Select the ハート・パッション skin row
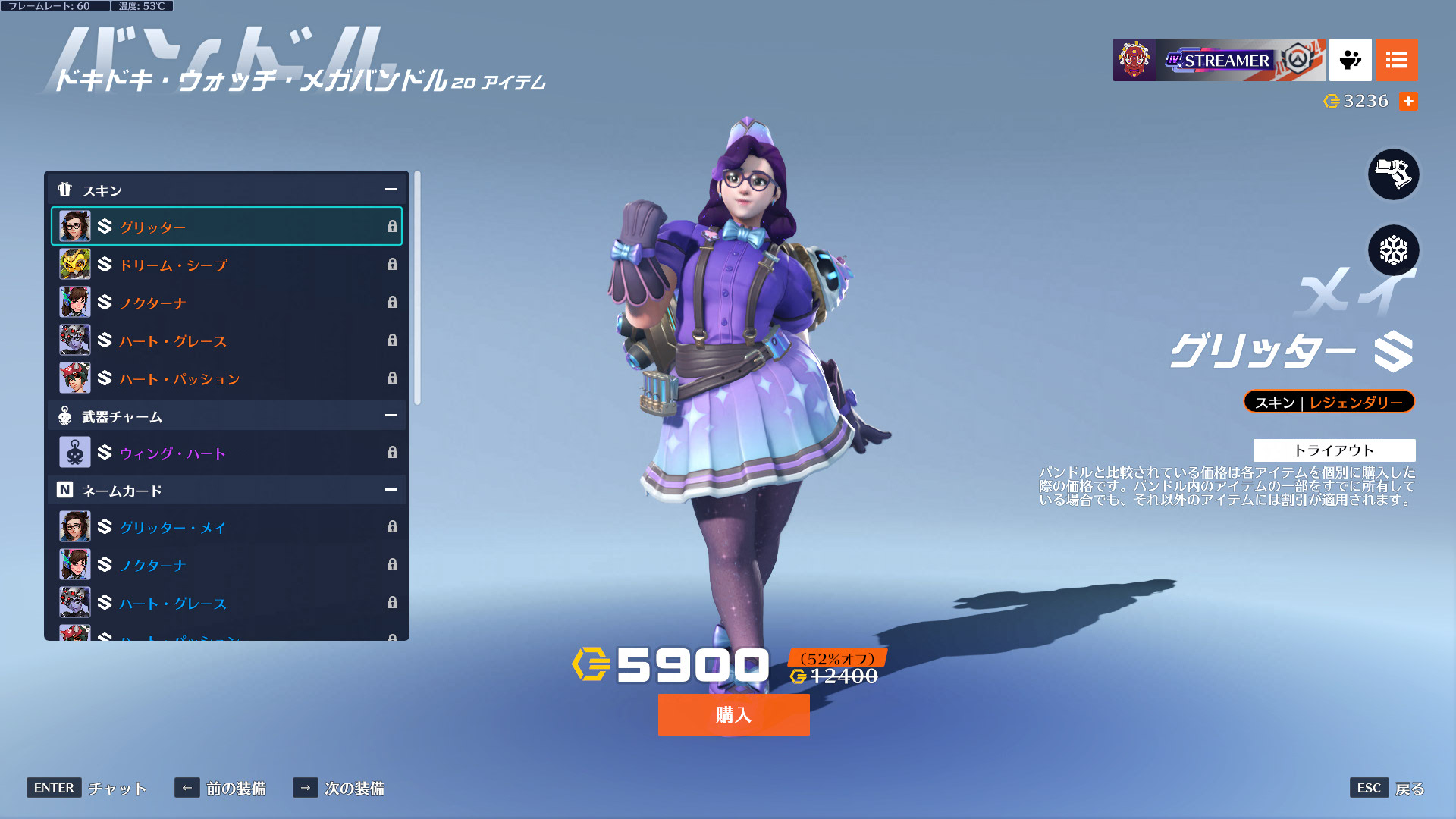 click(x=226, y=378)
